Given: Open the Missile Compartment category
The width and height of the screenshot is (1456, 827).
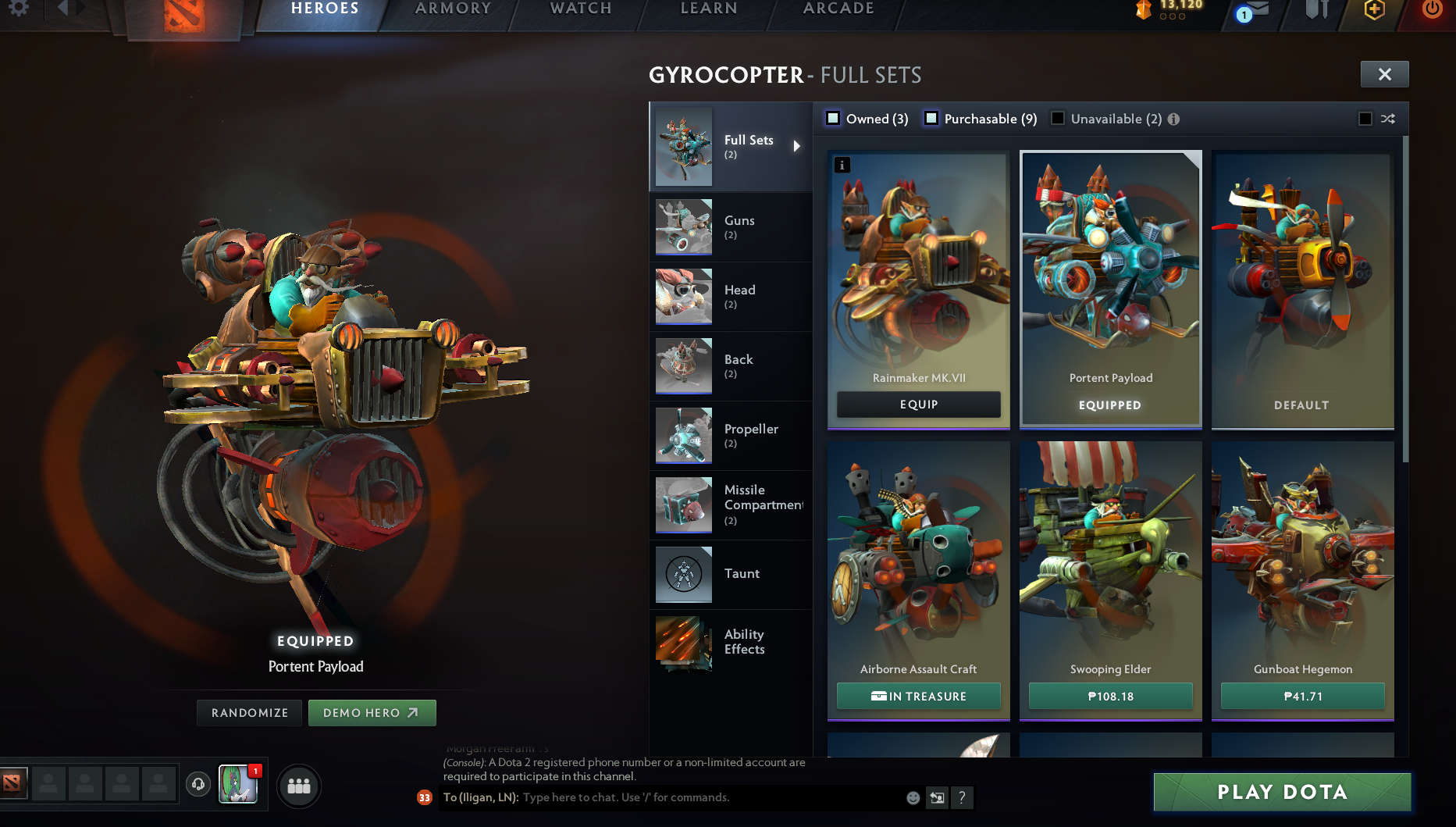Looking at the screenshot, I should 683,504.
